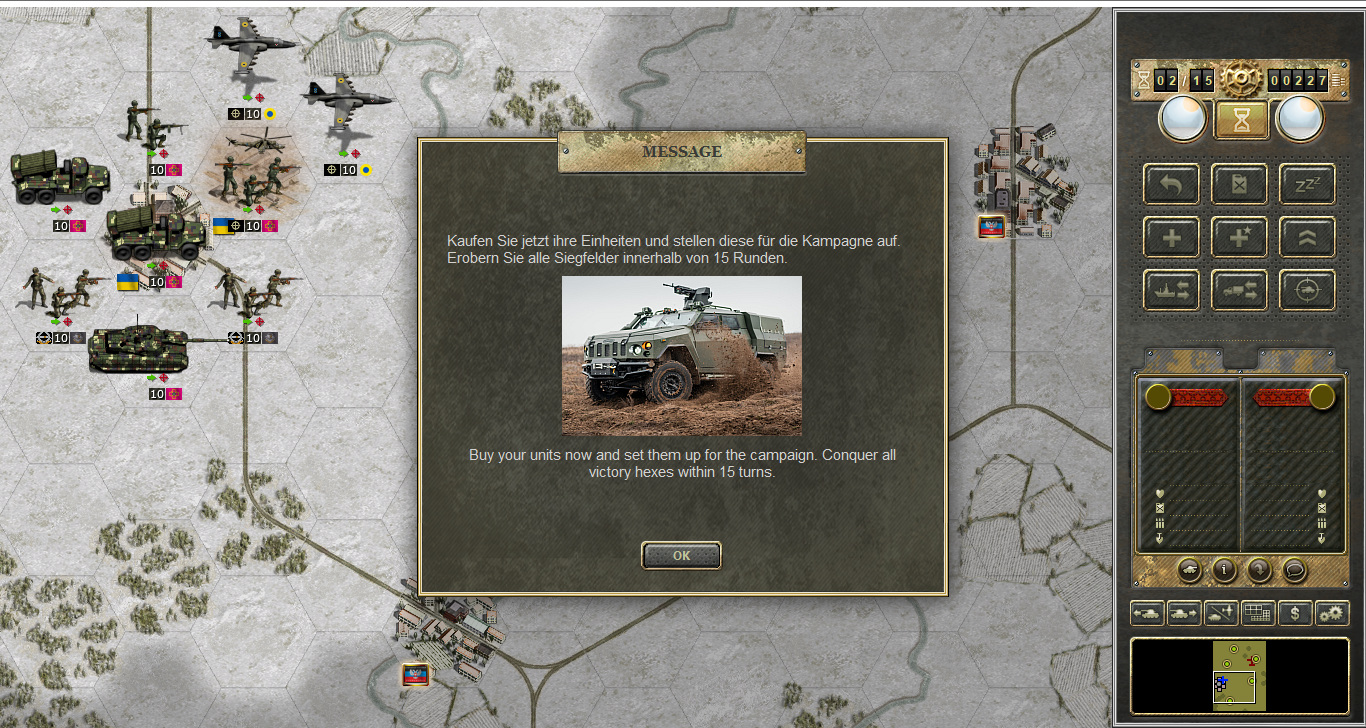
Task: Open the info button marked i
Action: pos(1224,569)
